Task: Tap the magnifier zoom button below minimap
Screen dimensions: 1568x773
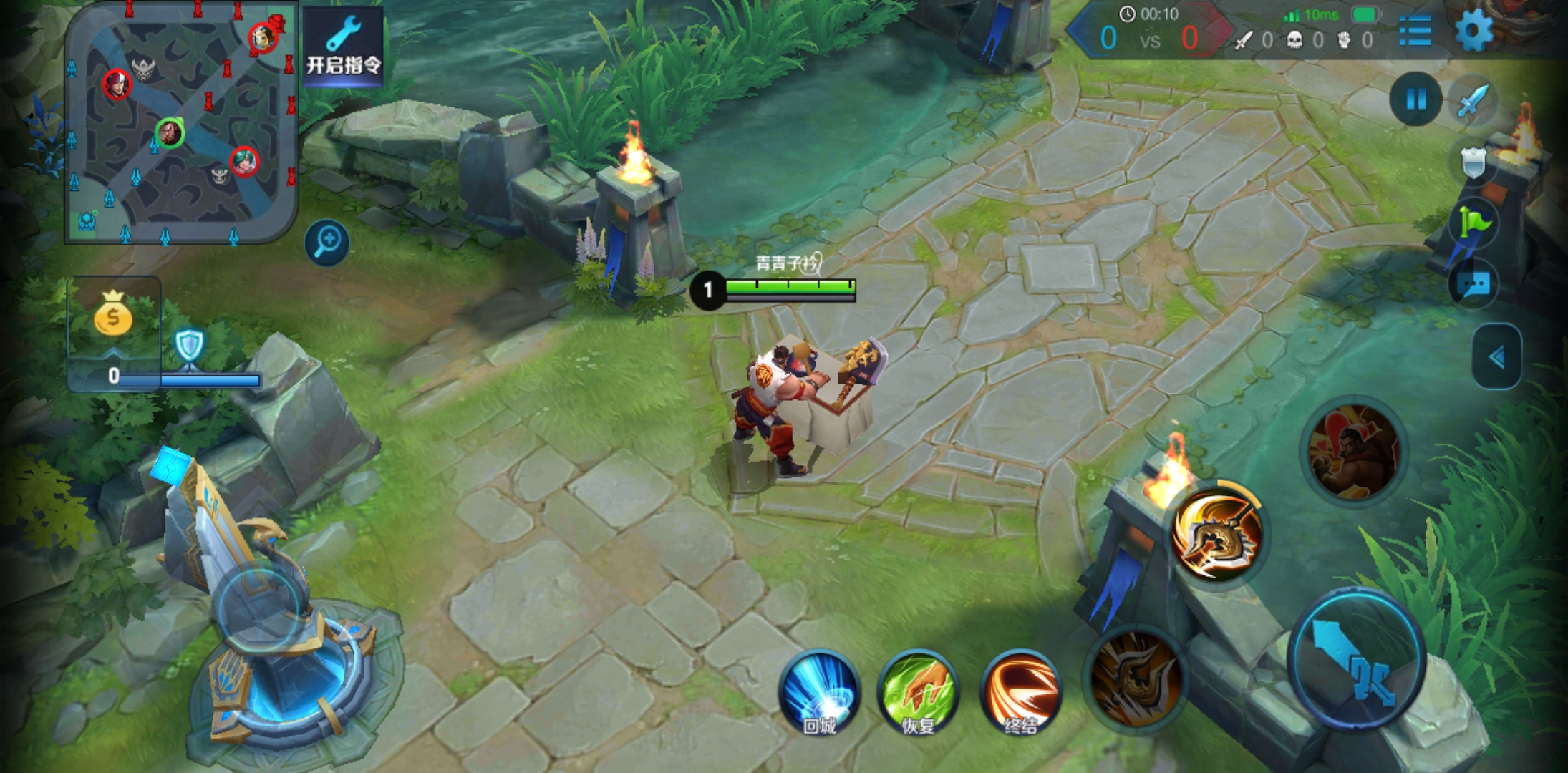Action: 326,242
